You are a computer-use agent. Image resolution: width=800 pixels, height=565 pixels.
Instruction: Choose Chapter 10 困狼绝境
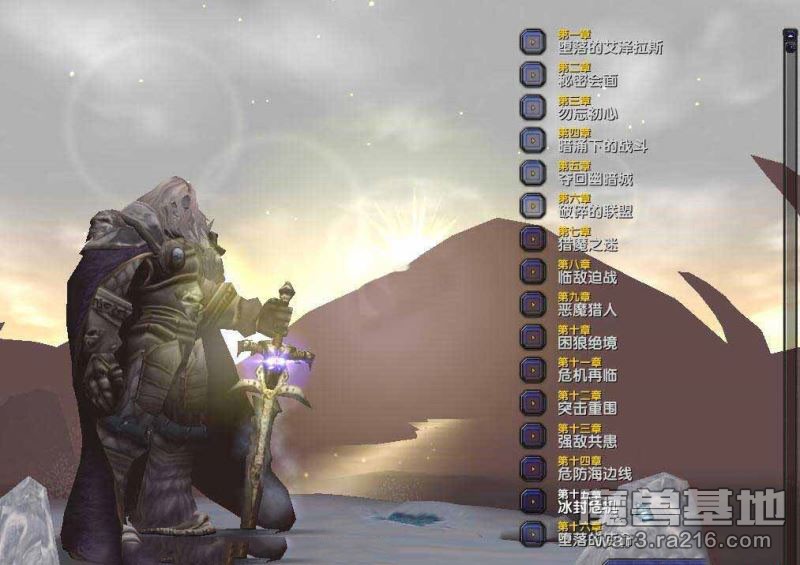point(534,336)
